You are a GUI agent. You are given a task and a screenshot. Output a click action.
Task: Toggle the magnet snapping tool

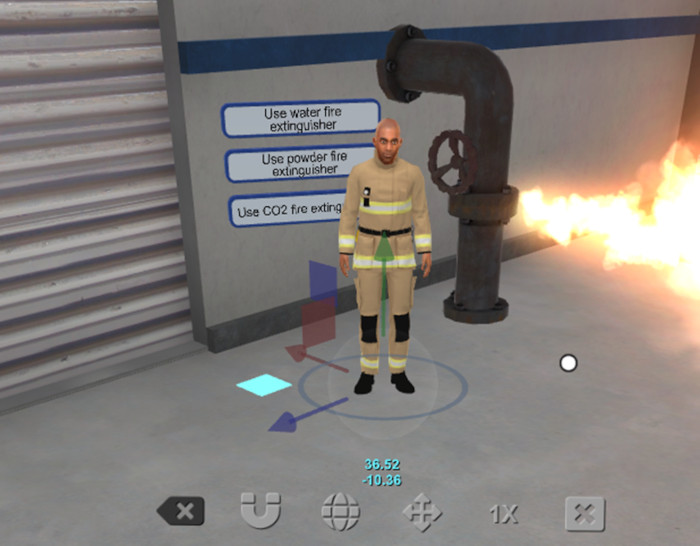[x=260, y=513]
